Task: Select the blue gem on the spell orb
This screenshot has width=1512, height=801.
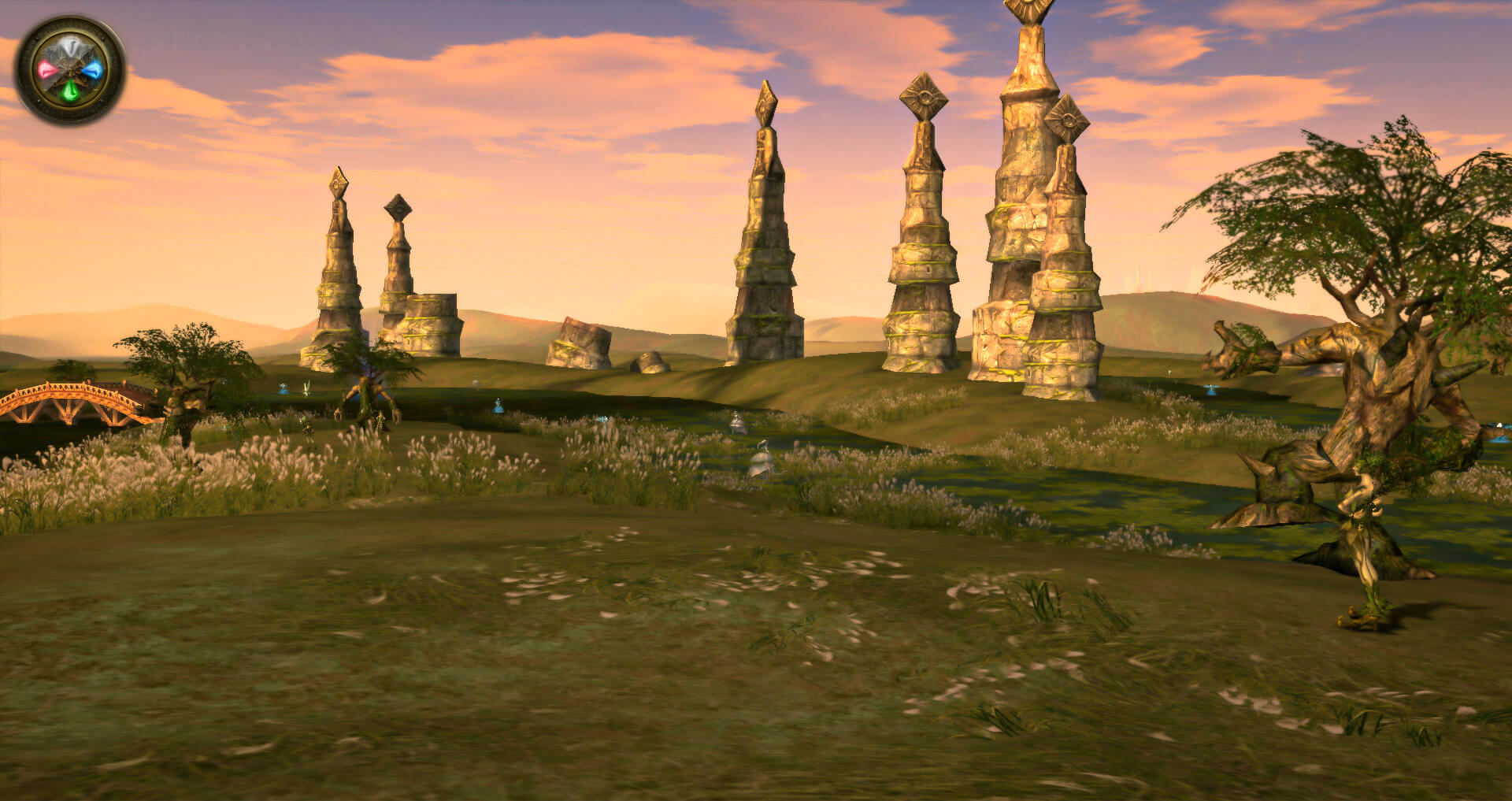Action: [94, 70]
